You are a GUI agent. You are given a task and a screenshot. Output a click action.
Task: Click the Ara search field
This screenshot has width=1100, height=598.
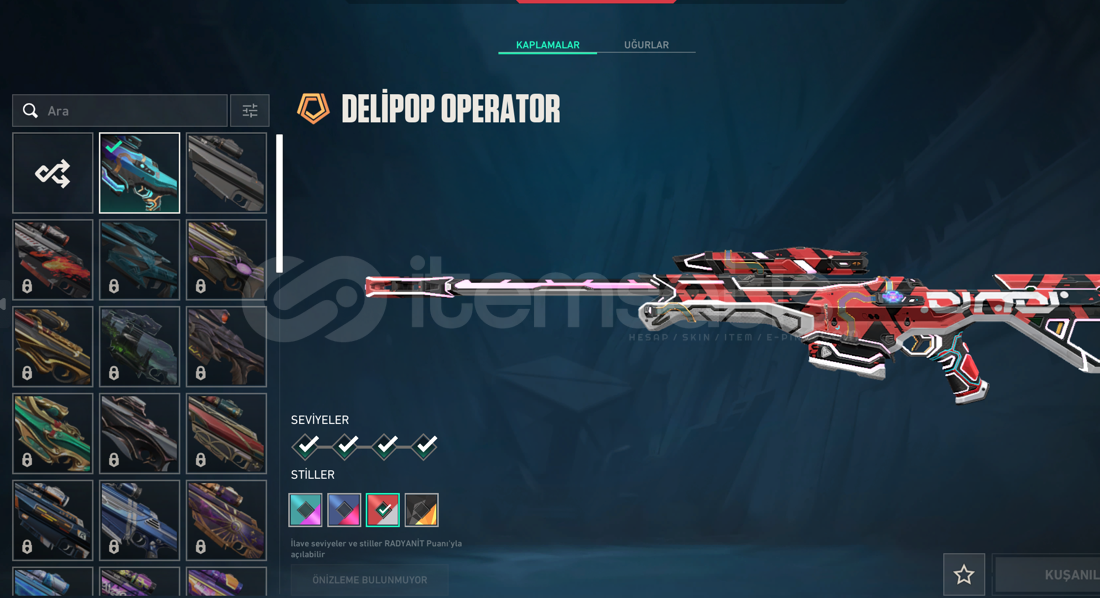130,111
